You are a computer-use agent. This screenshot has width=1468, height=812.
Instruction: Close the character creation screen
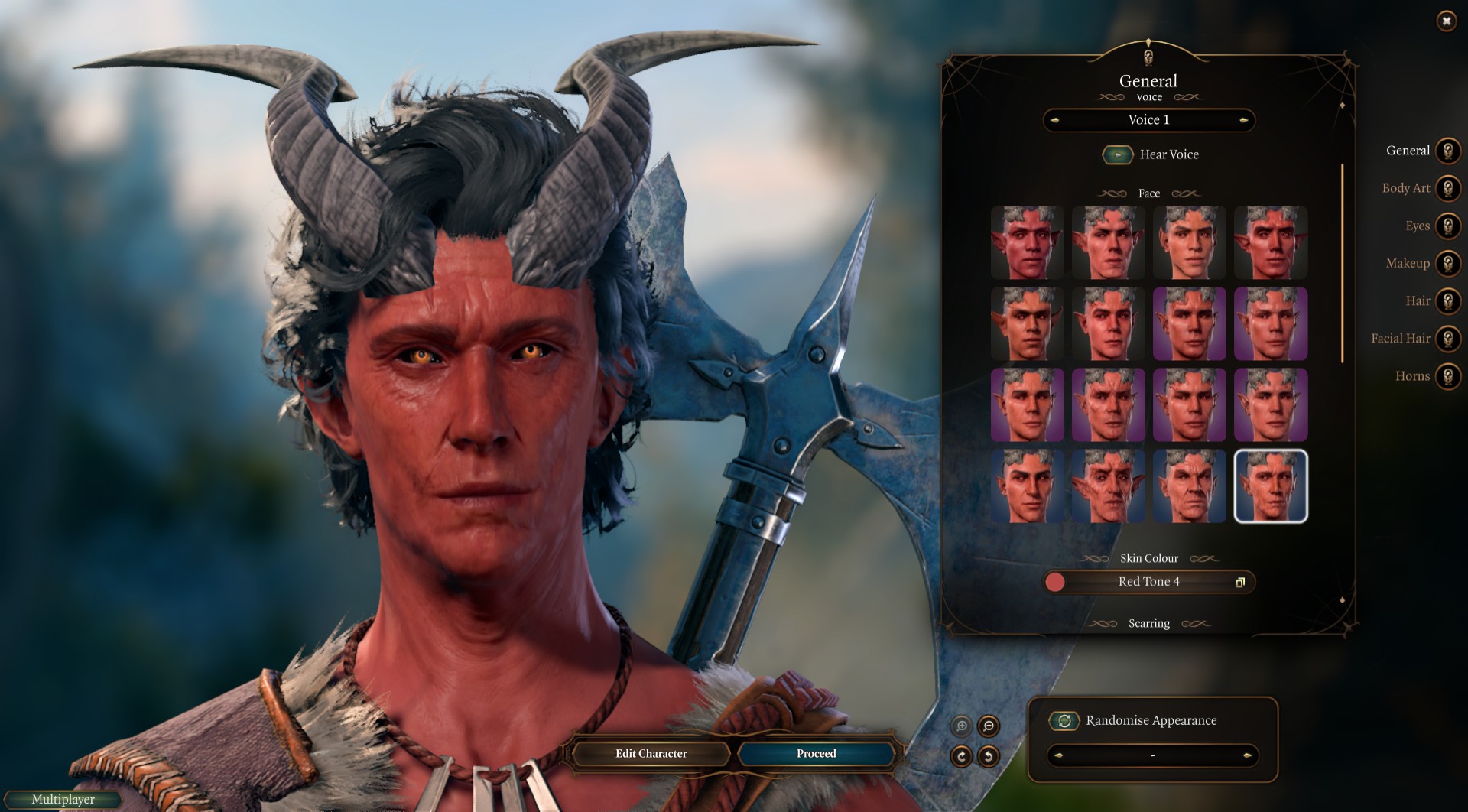1446,21
